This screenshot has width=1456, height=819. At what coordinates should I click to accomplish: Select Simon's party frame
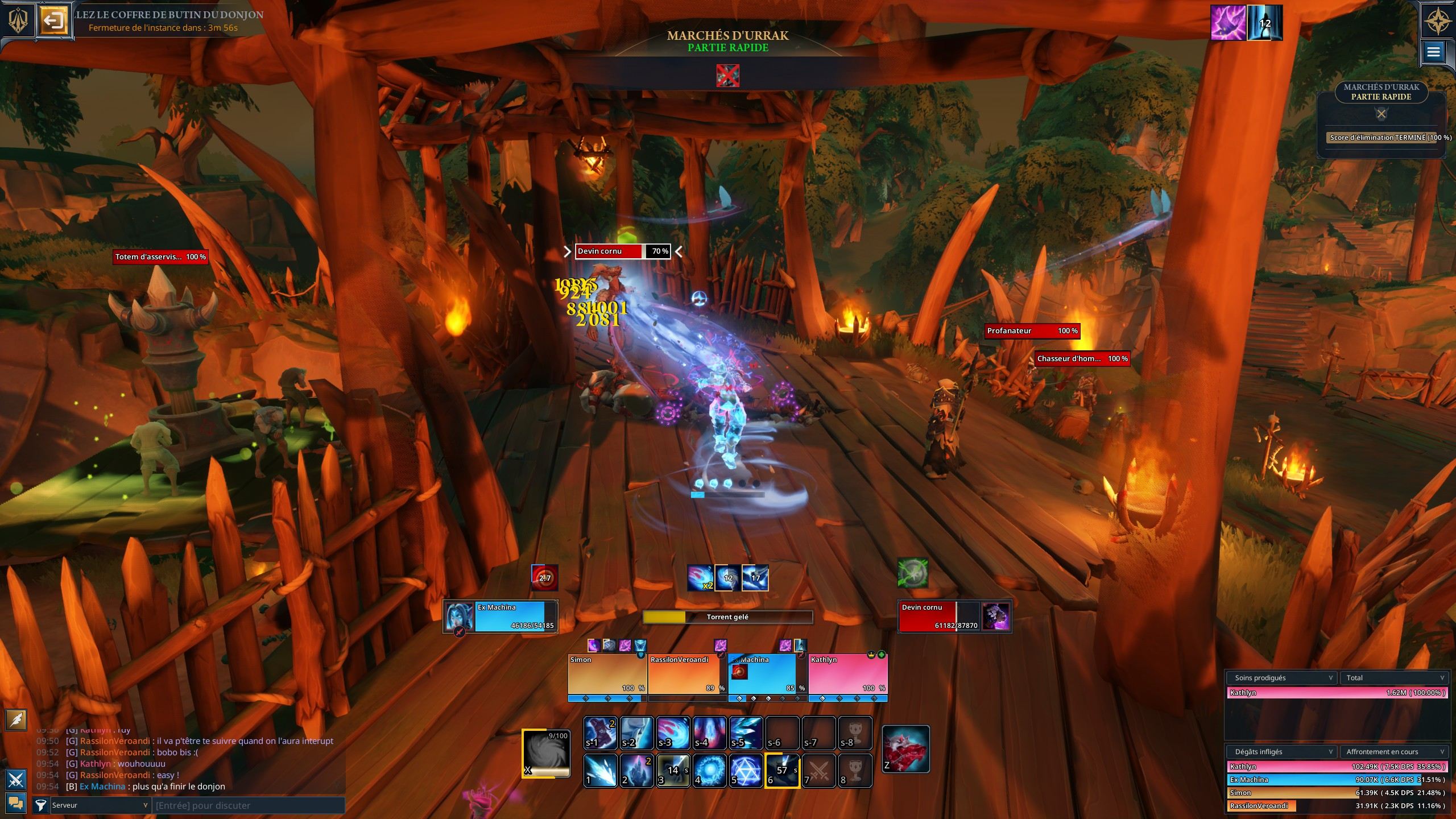tap(607, 674)
